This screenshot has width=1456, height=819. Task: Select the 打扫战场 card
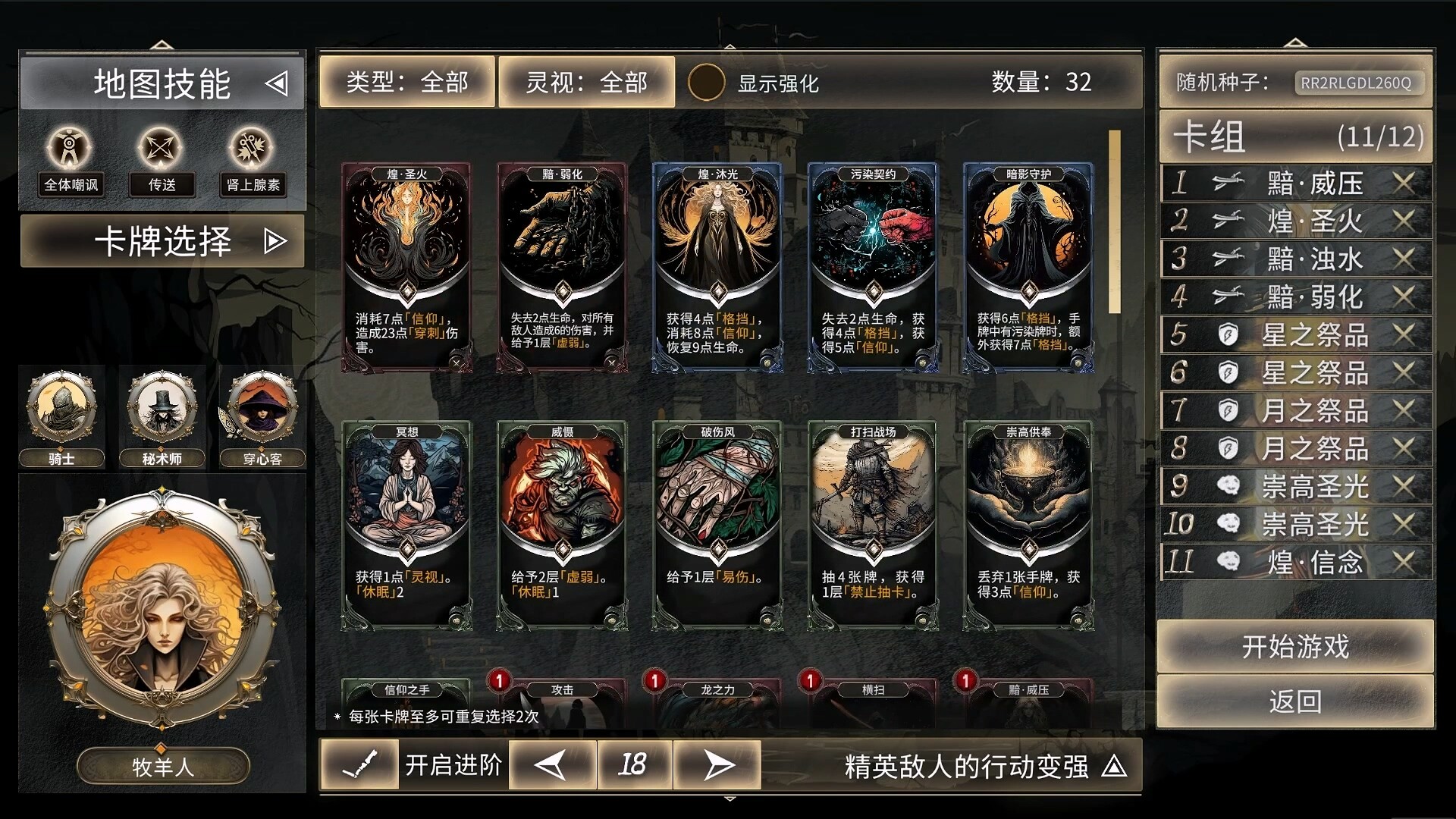(873, 525)
